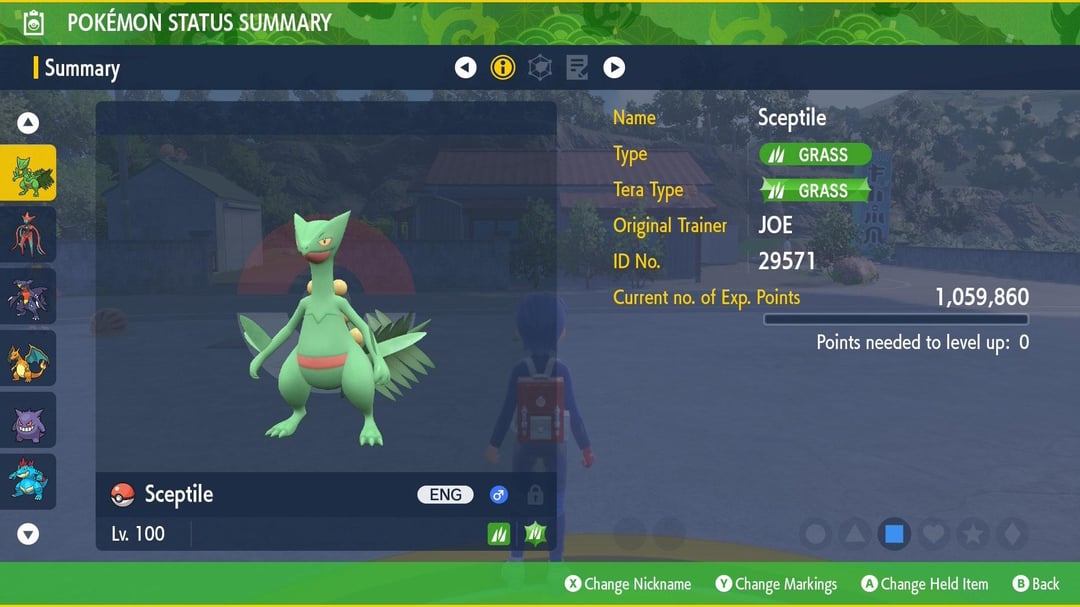
Task: Go to previous summary page with left arrow
Action: click(x=465, y=68)
